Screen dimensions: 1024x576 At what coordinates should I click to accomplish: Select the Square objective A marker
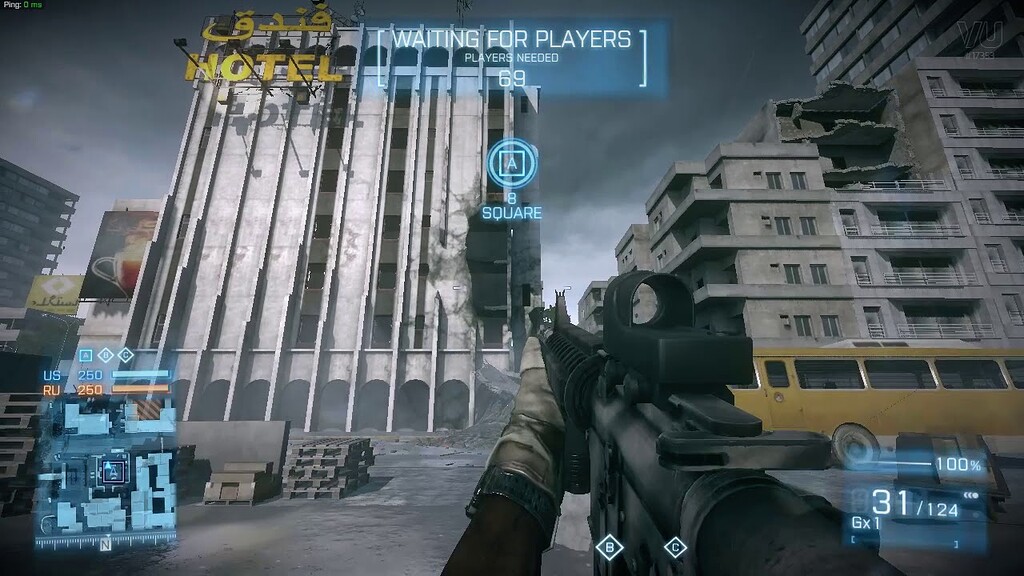pos(511,163)
